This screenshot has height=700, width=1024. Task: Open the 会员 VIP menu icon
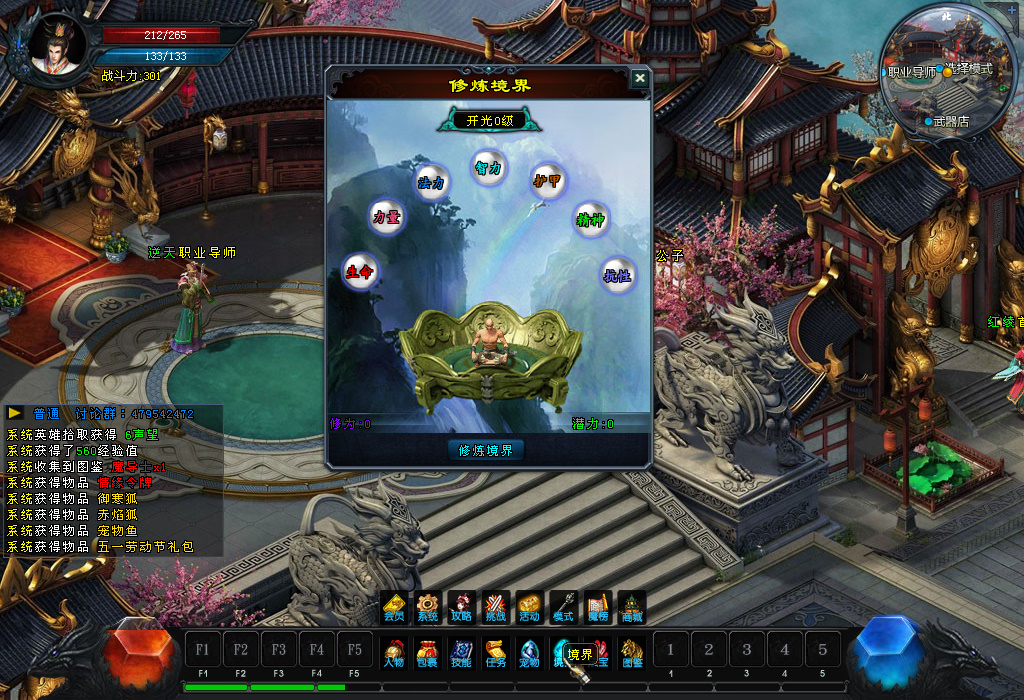[394, 608]
